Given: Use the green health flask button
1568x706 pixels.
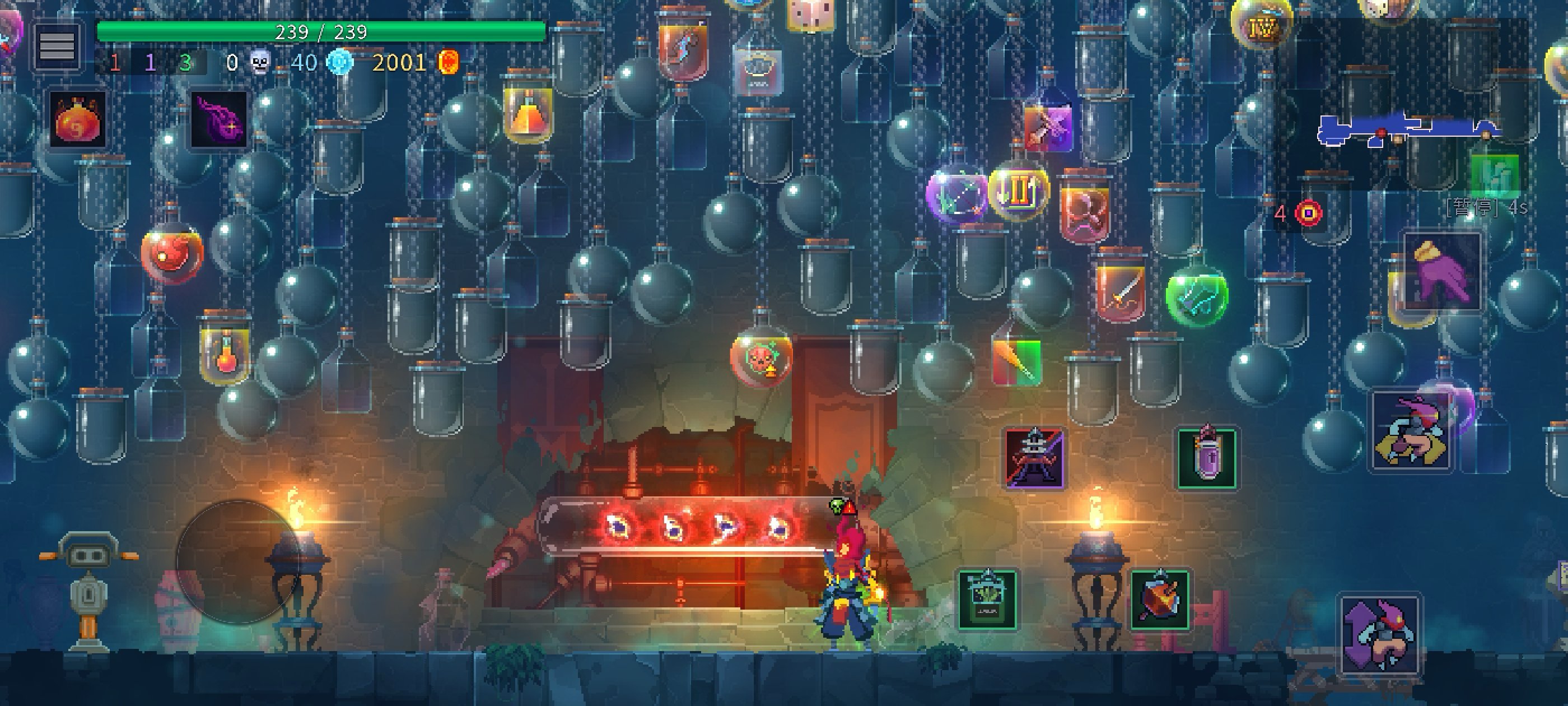Looking at the screenshot, I should point(1494,175).
